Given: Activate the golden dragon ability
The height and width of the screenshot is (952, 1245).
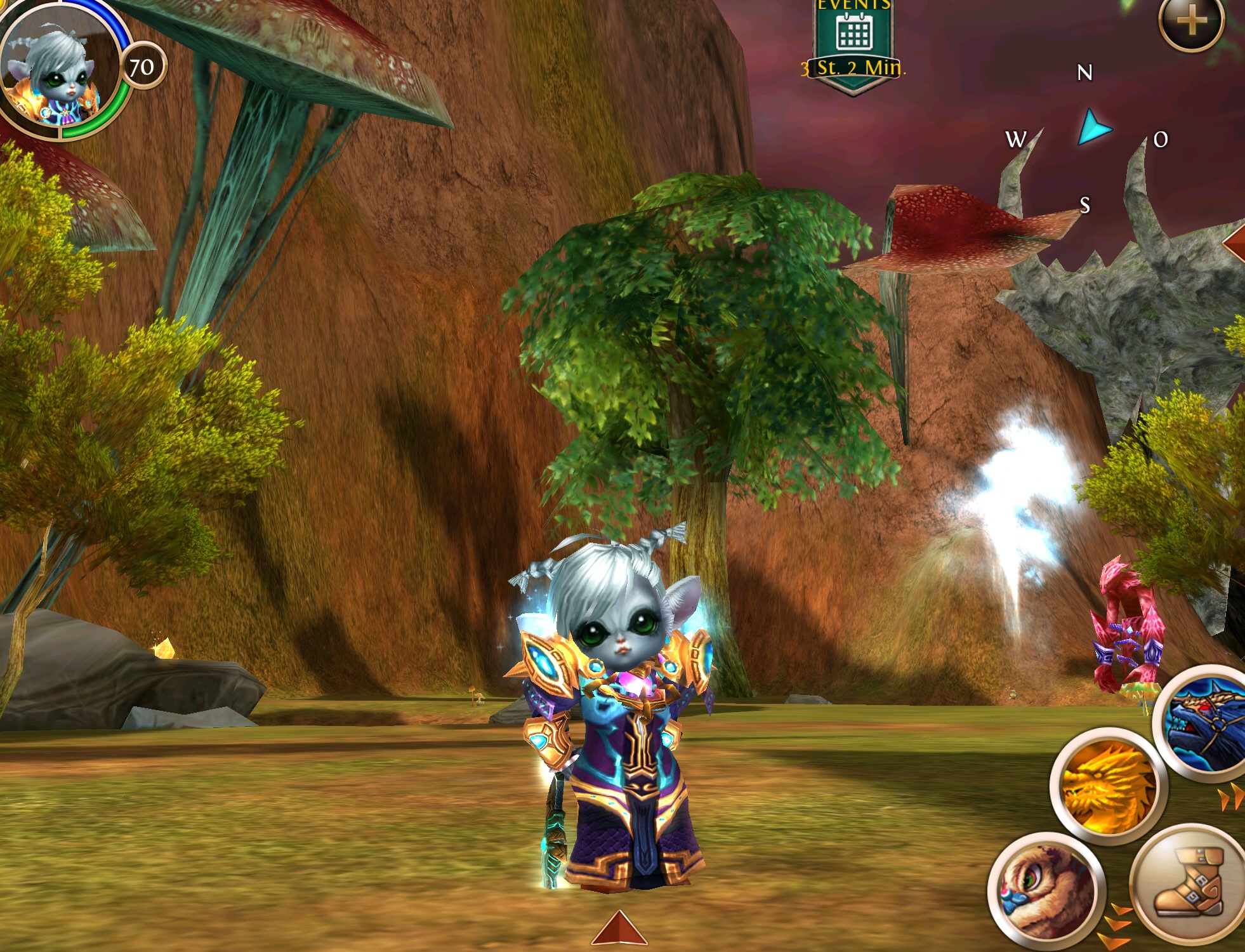Looking at the screenshot, I should coord(1108,786).
